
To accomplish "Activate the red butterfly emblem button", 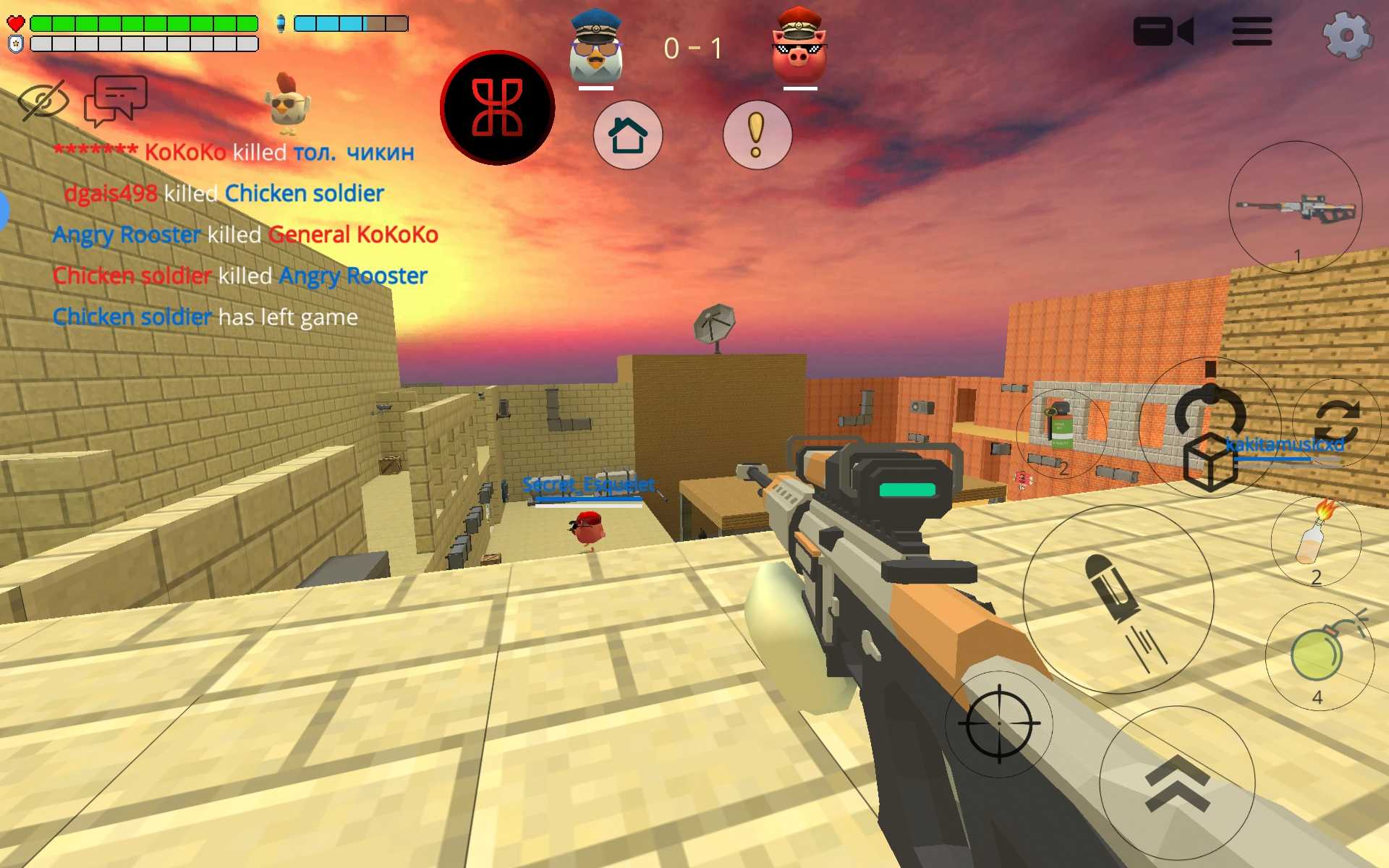I will (x=498, y=108).
